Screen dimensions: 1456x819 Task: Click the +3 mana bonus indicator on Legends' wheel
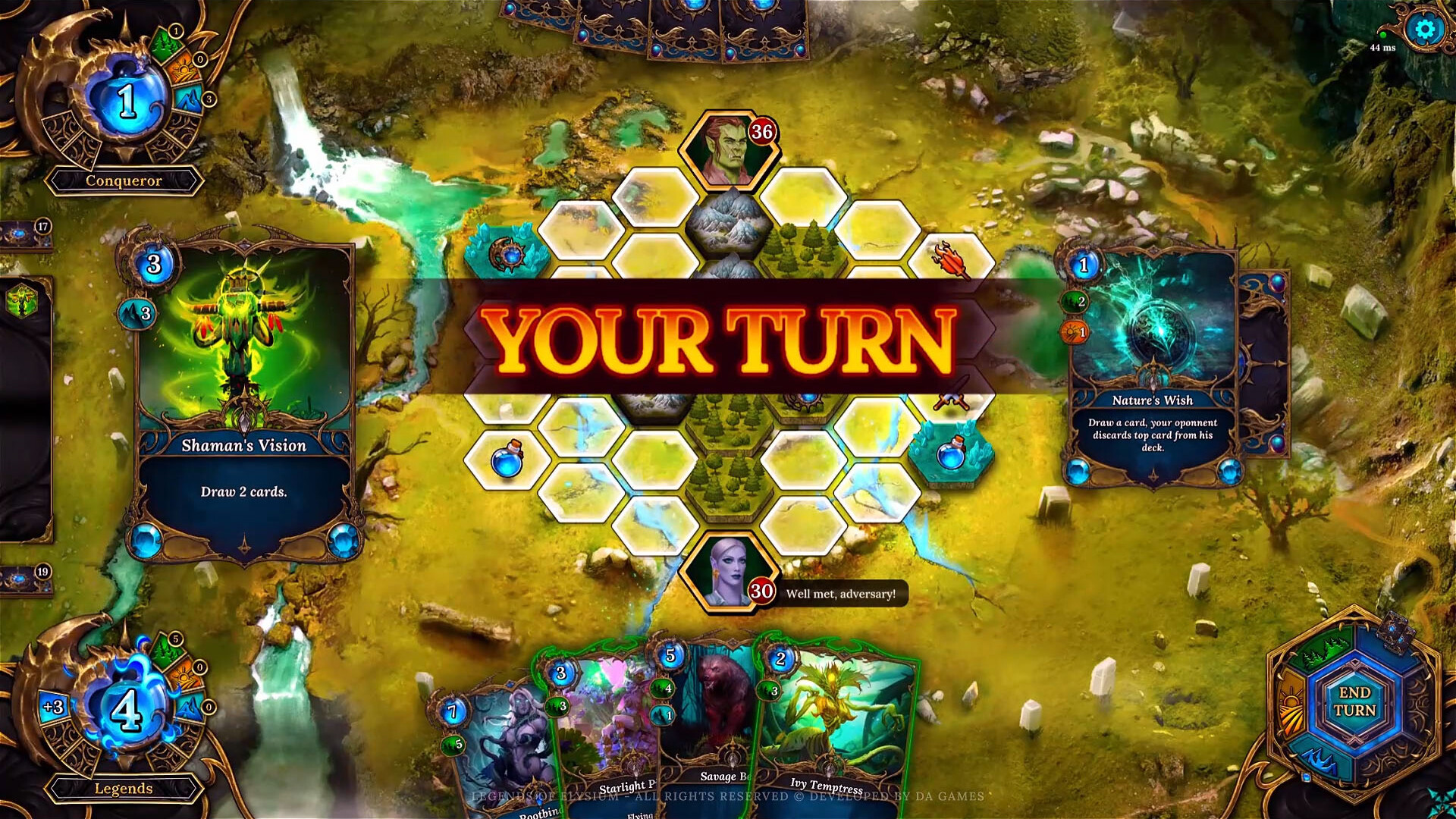[53, 707]
